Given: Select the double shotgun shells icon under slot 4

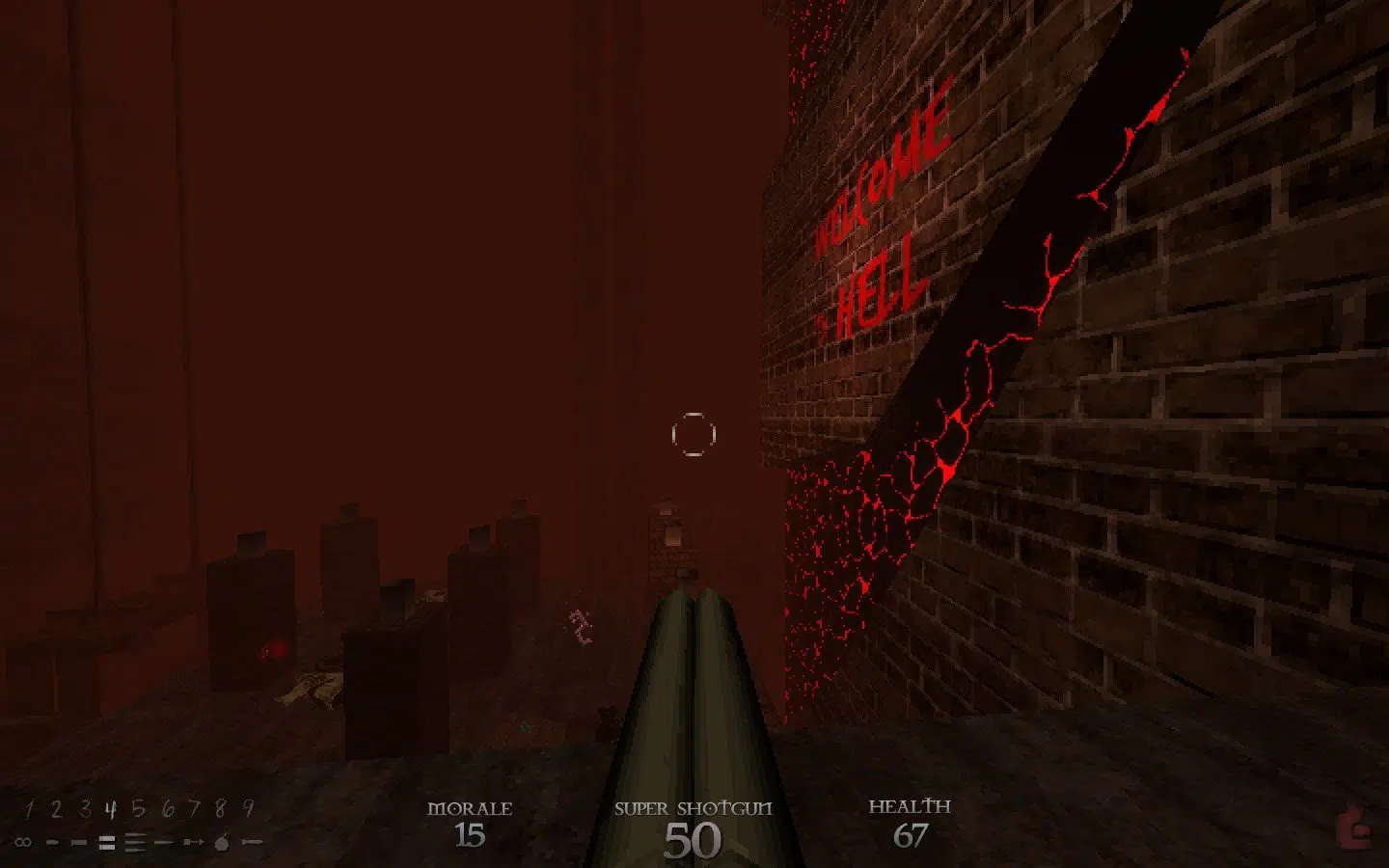Looking at the screenshot, I should 107,841.
